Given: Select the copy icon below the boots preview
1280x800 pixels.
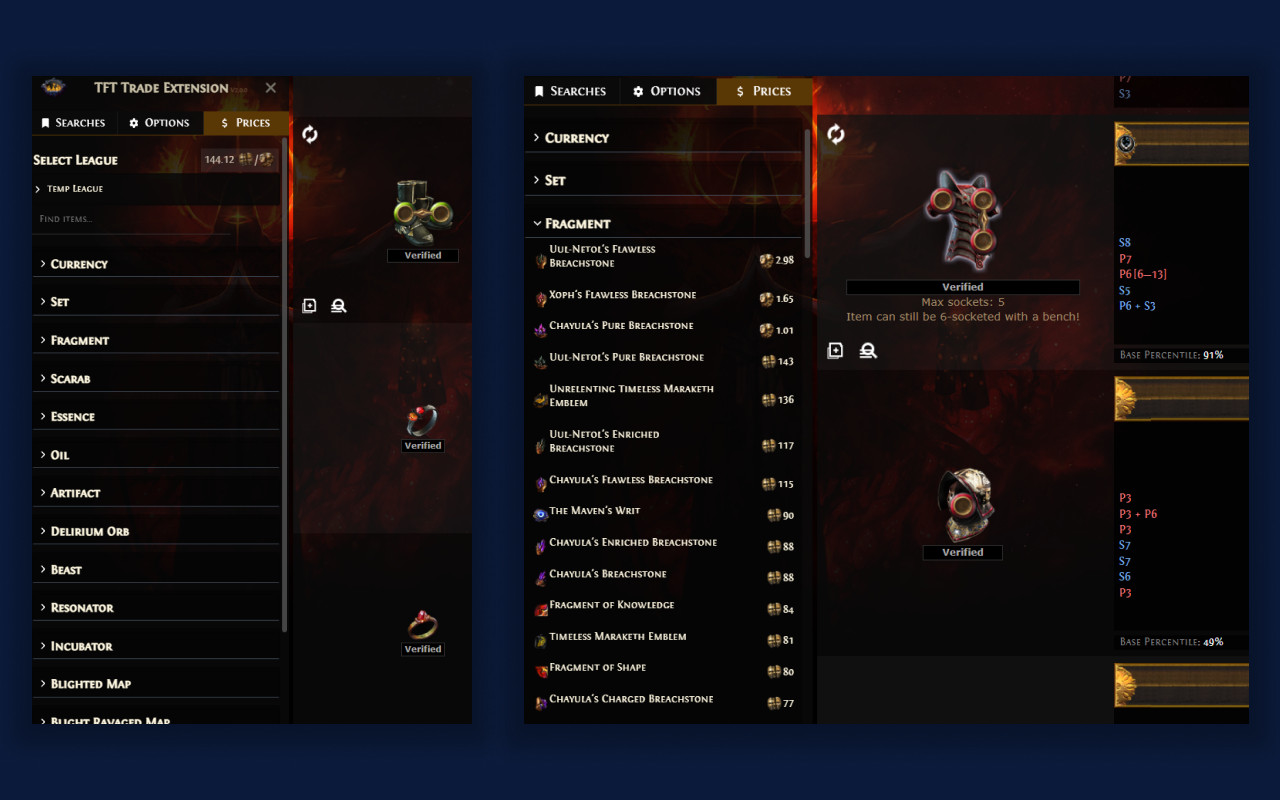Looking at the screenshot, I should coord(309,305).
